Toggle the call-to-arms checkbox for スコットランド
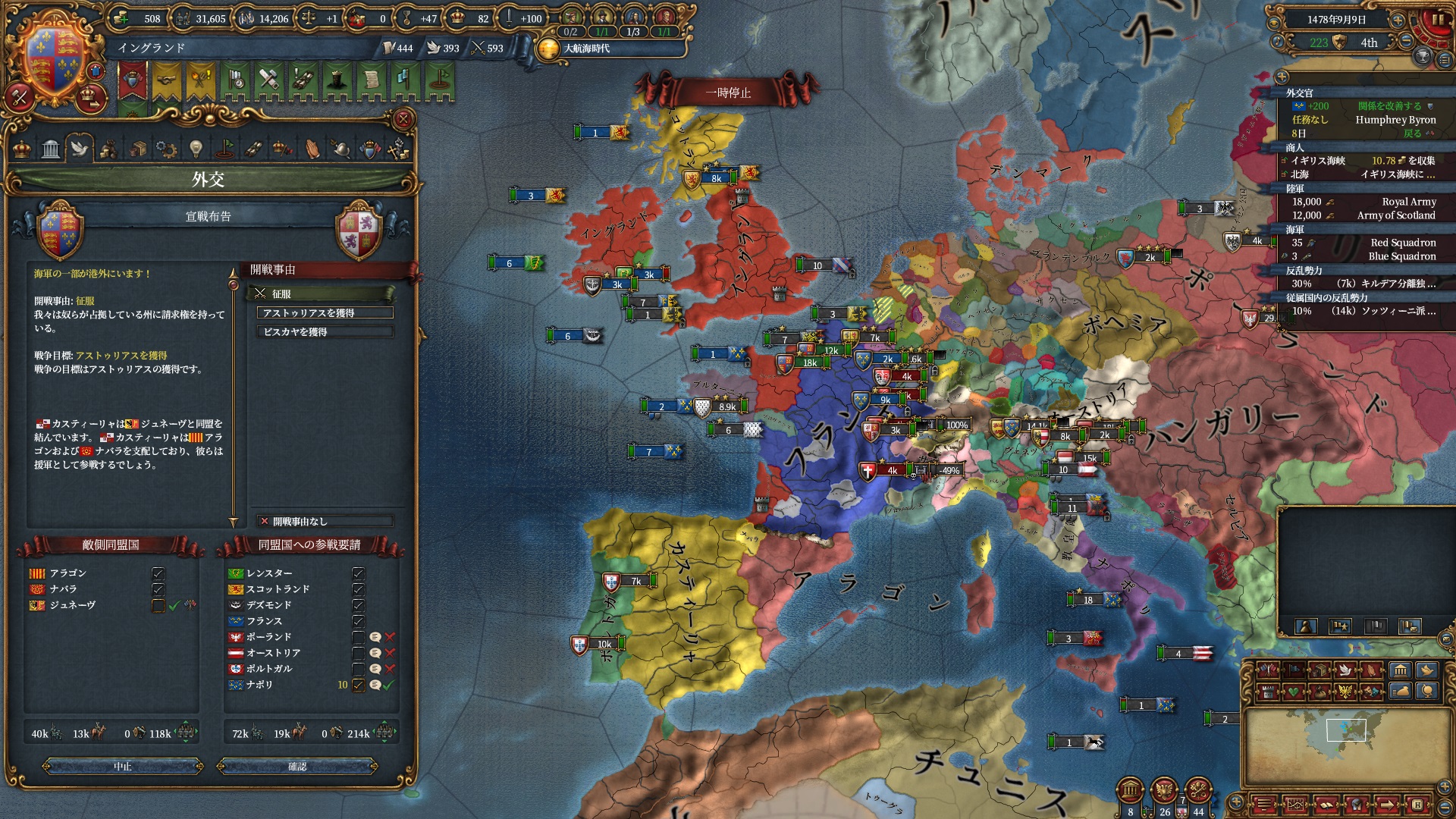 coord(358,589)
